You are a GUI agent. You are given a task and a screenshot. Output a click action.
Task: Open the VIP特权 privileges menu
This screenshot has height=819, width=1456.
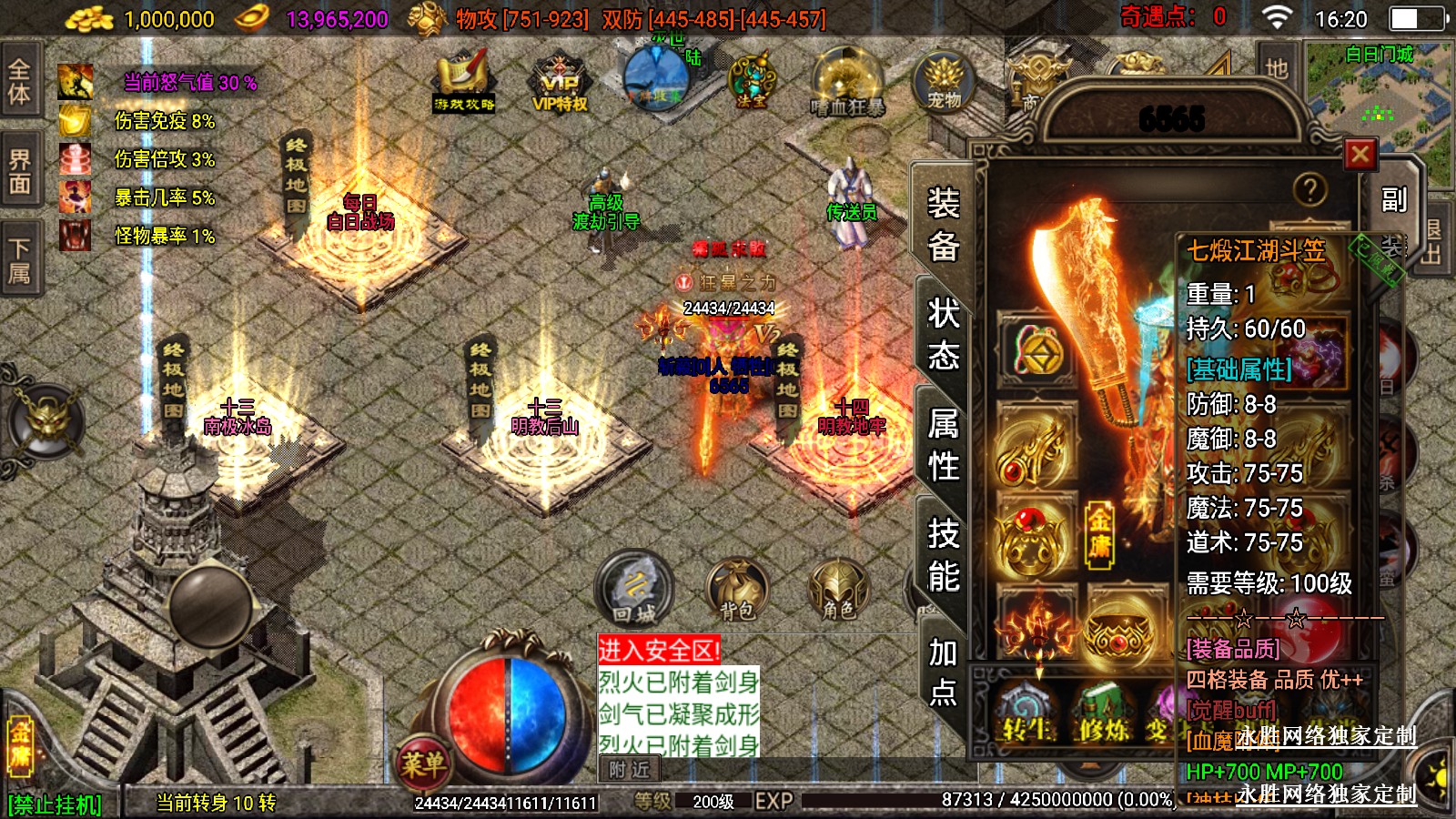click(560, 84)
